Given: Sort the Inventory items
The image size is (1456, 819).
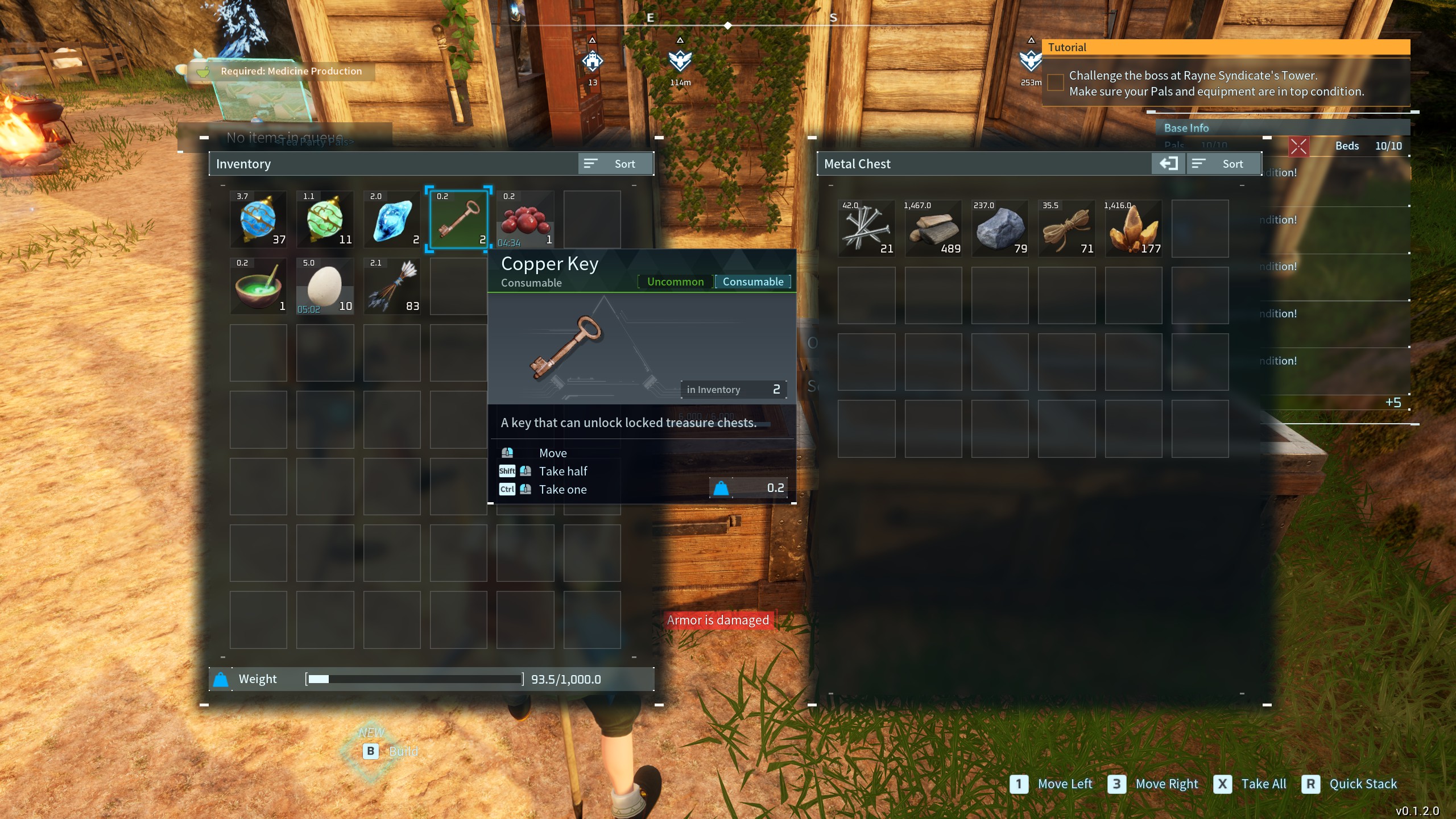Looking at the screenshot, I should [x=615, y=164].
